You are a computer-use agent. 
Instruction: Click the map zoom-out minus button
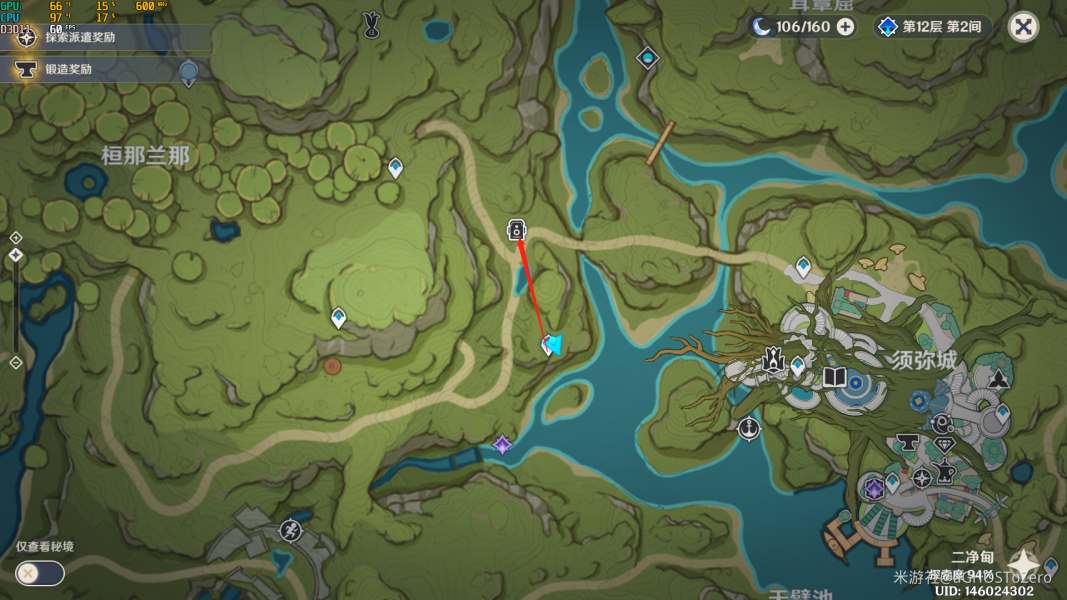[16, 362]
